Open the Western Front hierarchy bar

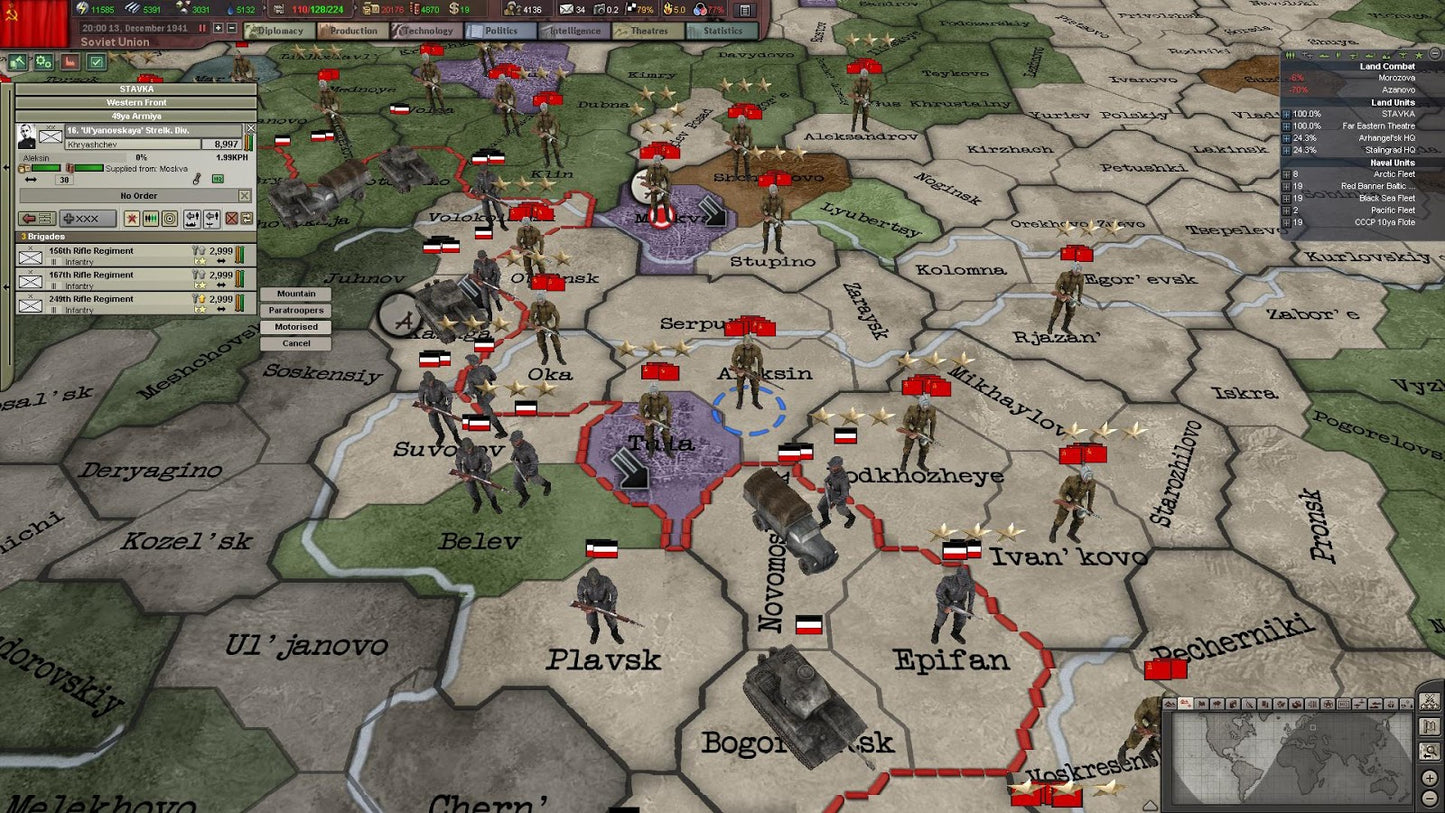coord(136,102)
